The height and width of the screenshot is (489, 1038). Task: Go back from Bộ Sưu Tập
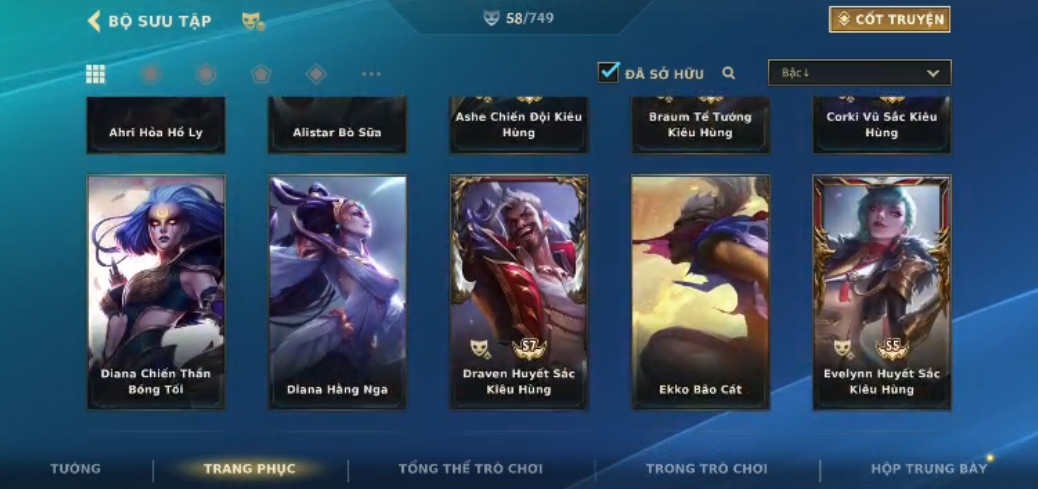coord(95,21)
